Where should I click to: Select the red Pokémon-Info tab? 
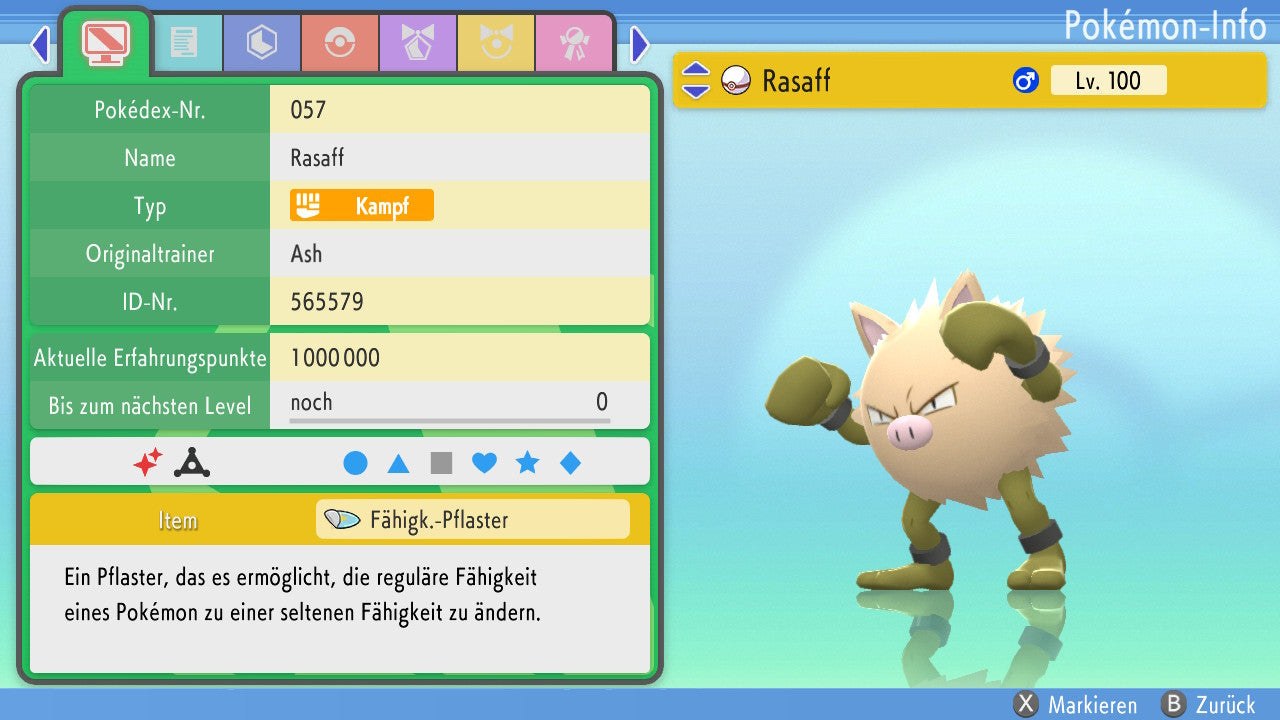pos(105,42)
